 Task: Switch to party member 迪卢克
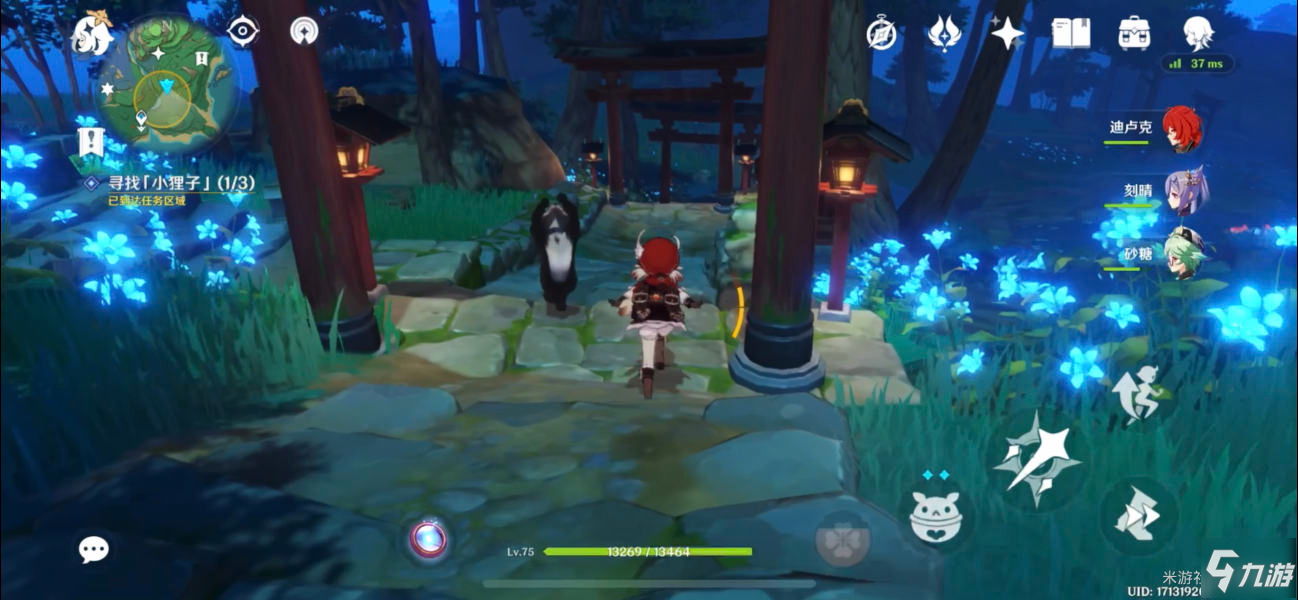tap(1181, 129)
